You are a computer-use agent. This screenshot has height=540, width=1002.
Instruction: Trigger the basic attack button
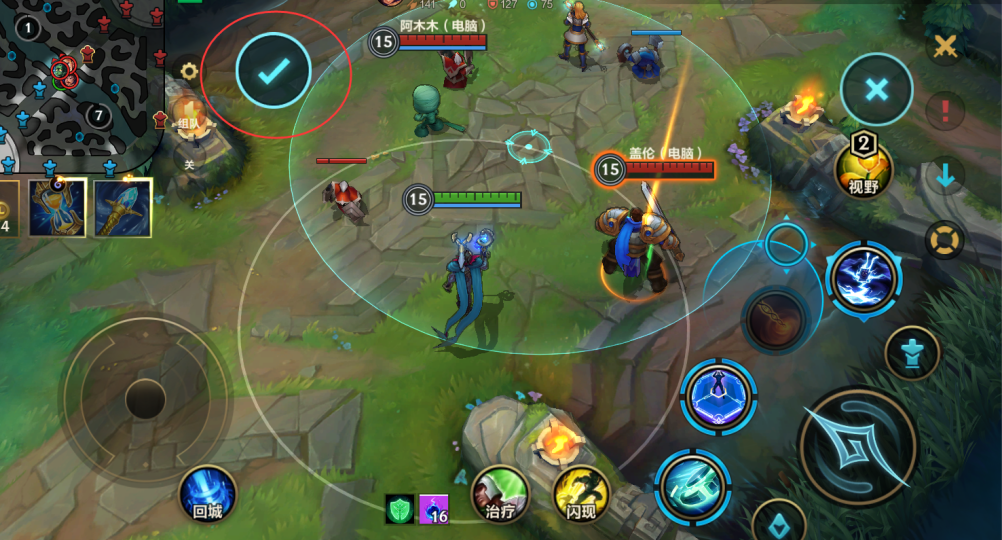tap(859, 446)
